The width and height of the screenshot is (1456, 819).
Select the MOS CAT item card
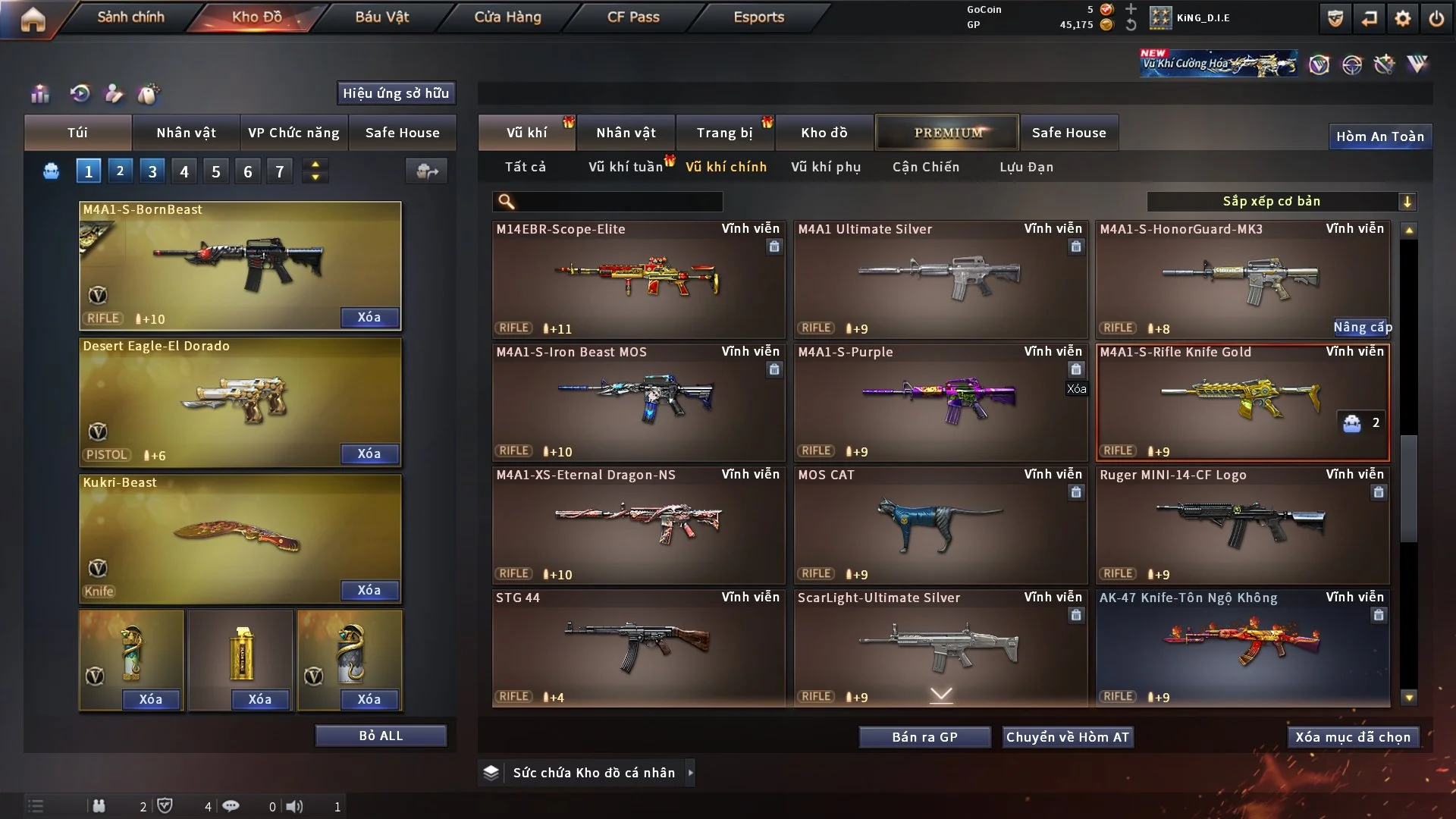tap(940, 525)
